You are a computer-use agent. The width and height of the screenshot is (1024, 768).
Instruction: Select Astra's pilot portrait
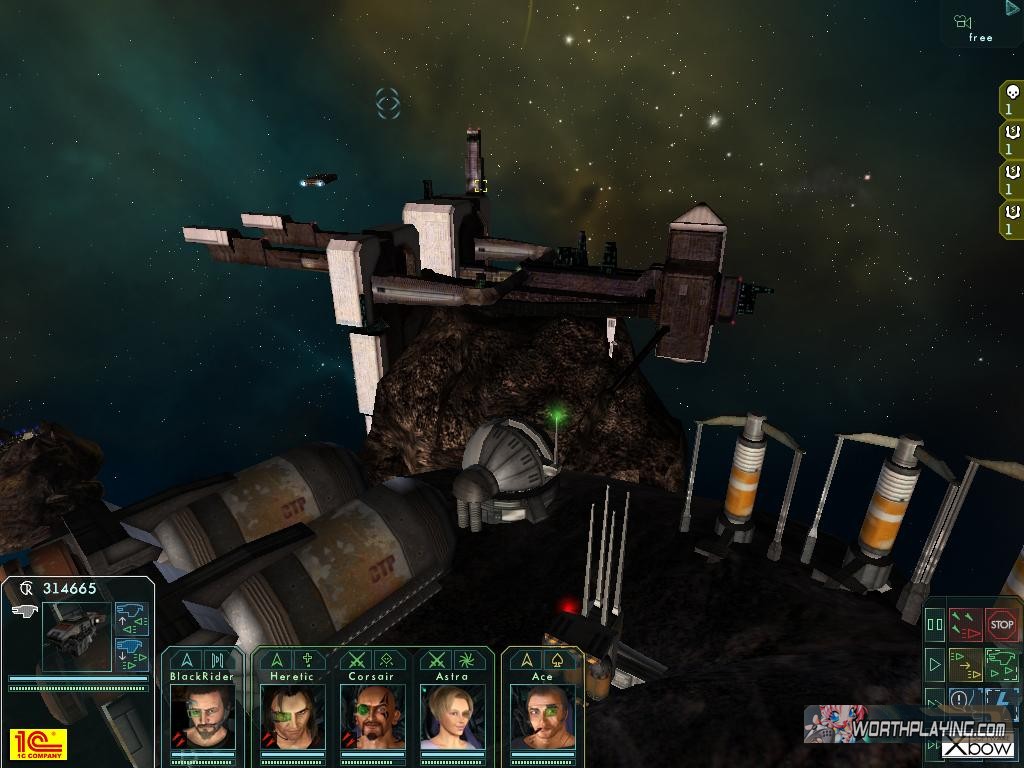pyautogui.click(x=452, y=716)
